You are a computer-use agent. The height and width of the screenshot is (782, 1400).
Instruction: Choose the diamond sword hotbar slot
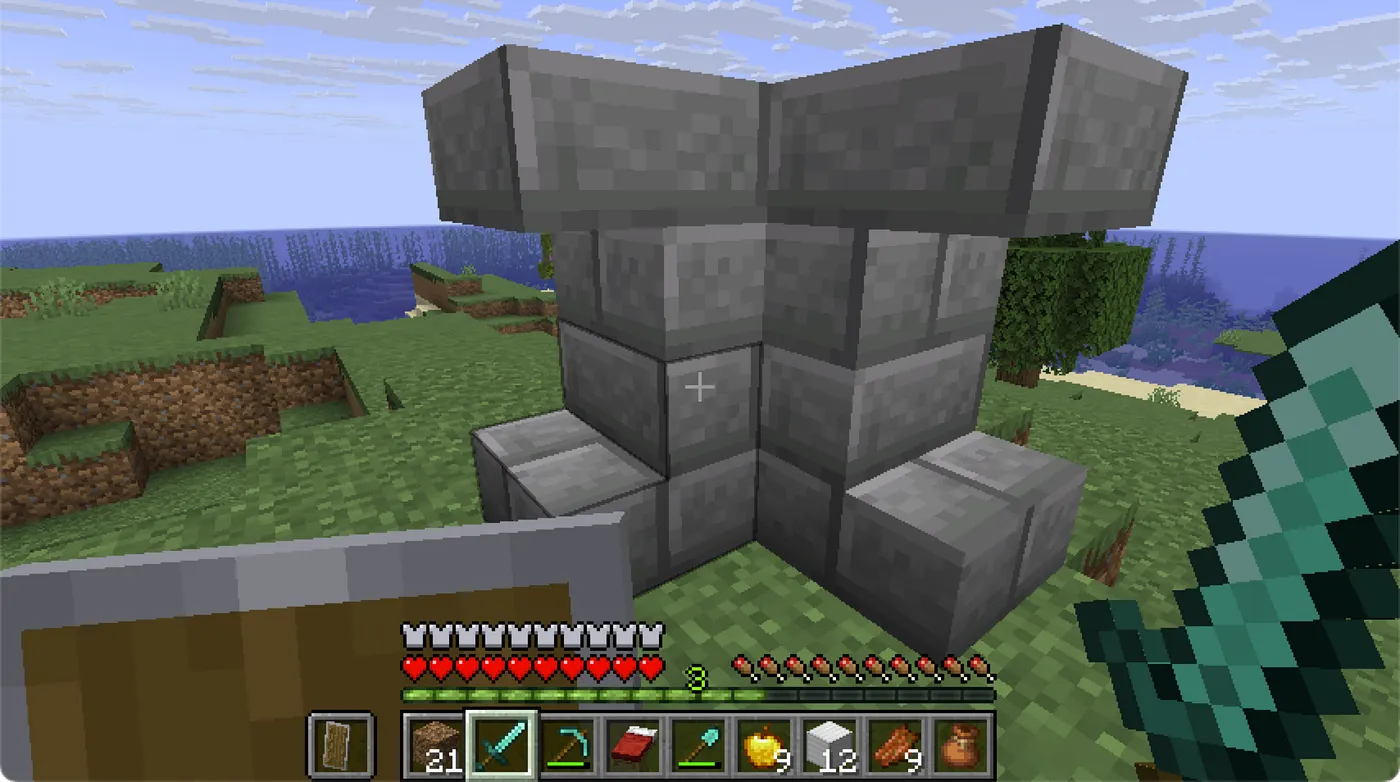coord(502,745)
